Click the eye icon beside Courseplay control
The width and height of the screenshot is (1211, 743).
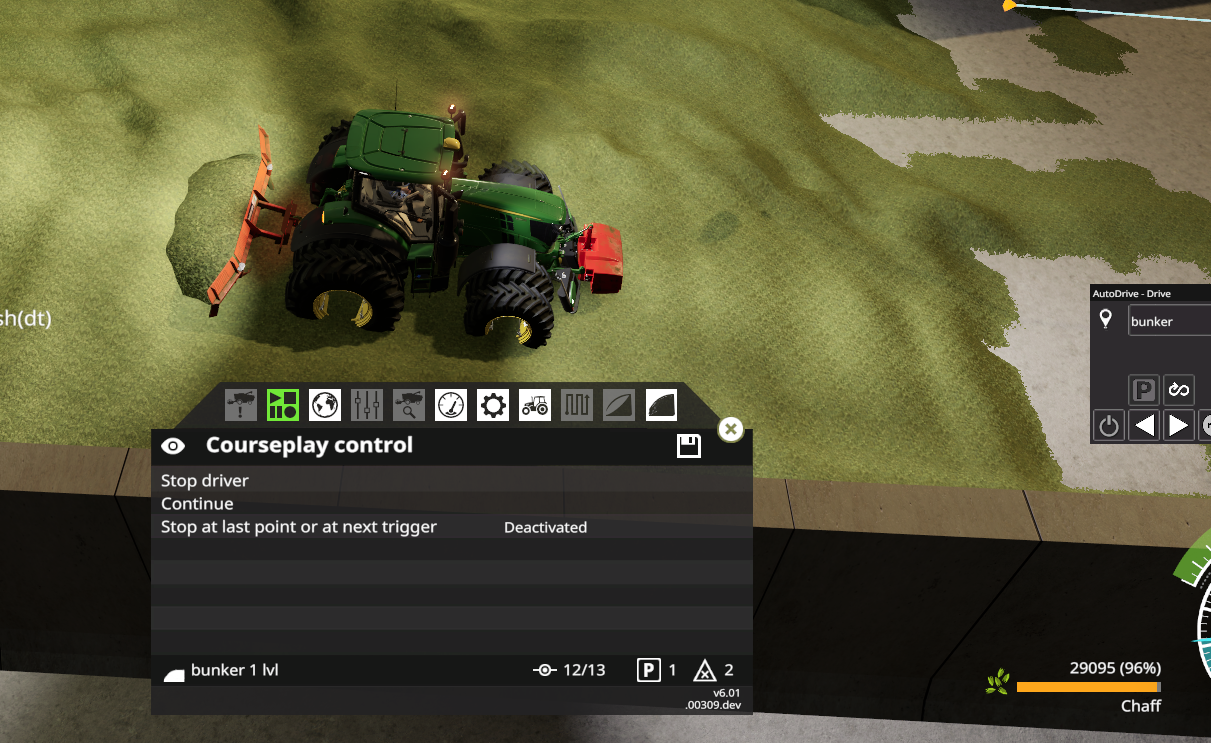click(x=173, y=446)
